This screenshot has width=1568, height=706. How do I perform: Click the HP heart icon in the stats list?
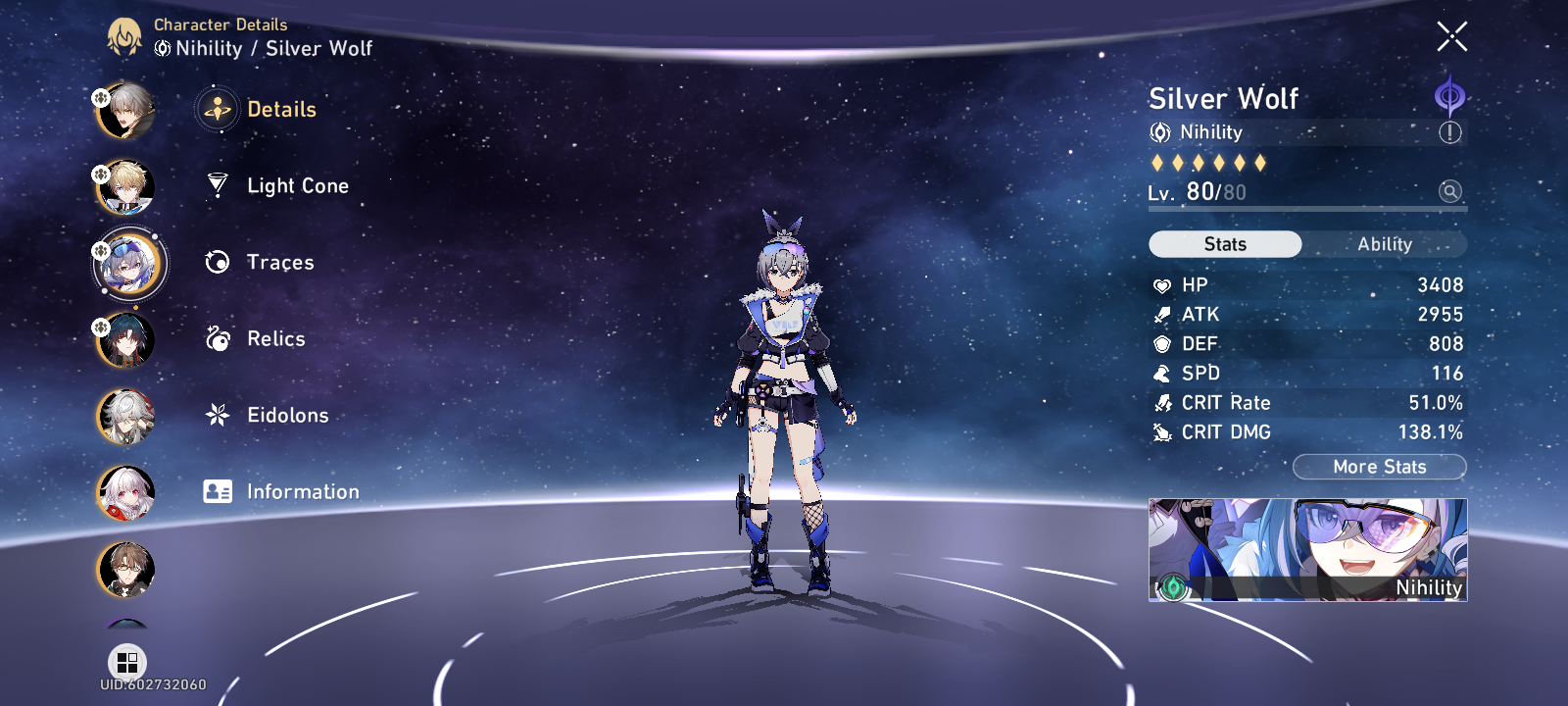[1162, 284]
